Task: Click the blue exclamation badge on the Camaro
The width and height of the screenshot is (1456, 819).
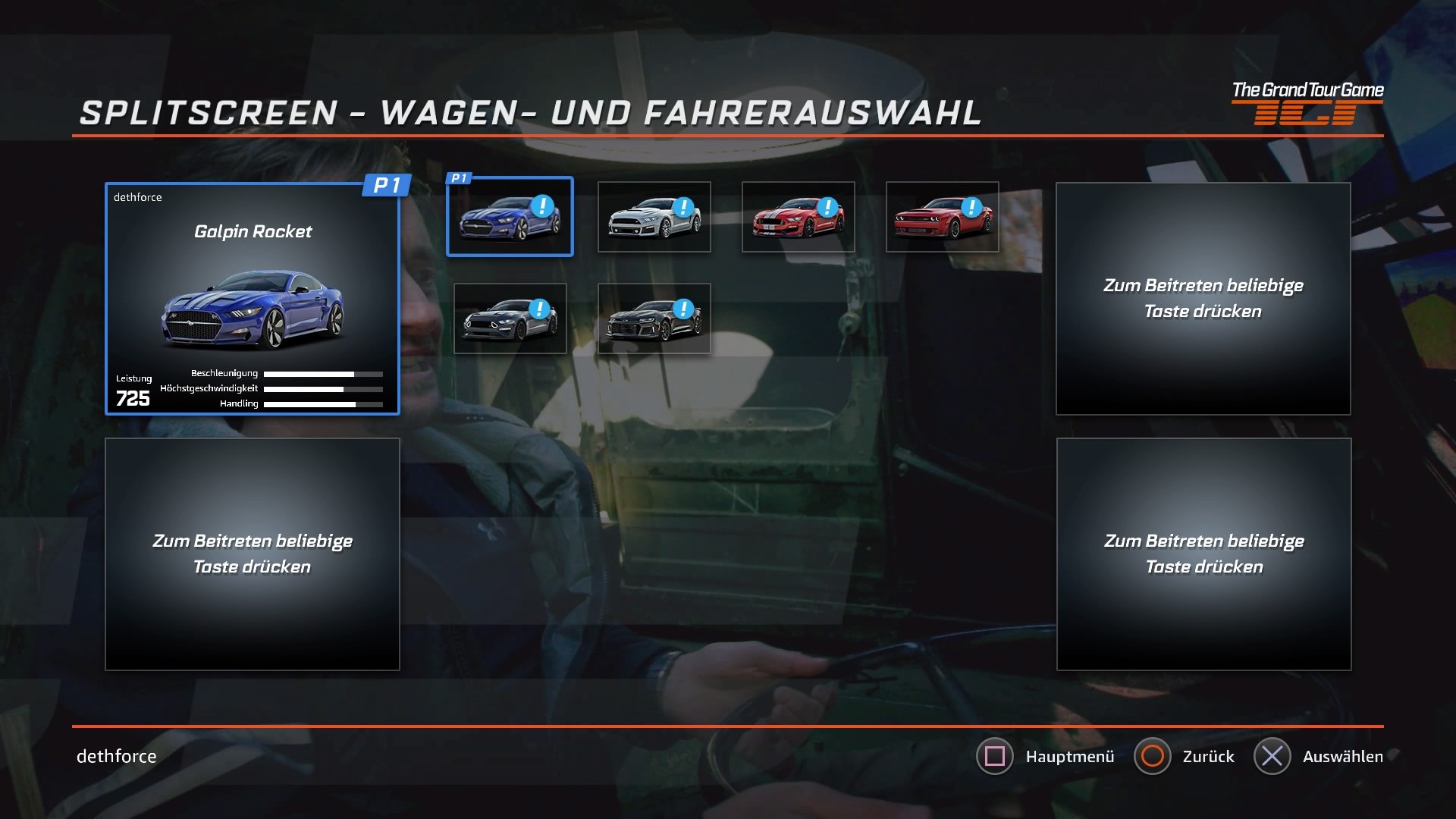Action: 685,309
